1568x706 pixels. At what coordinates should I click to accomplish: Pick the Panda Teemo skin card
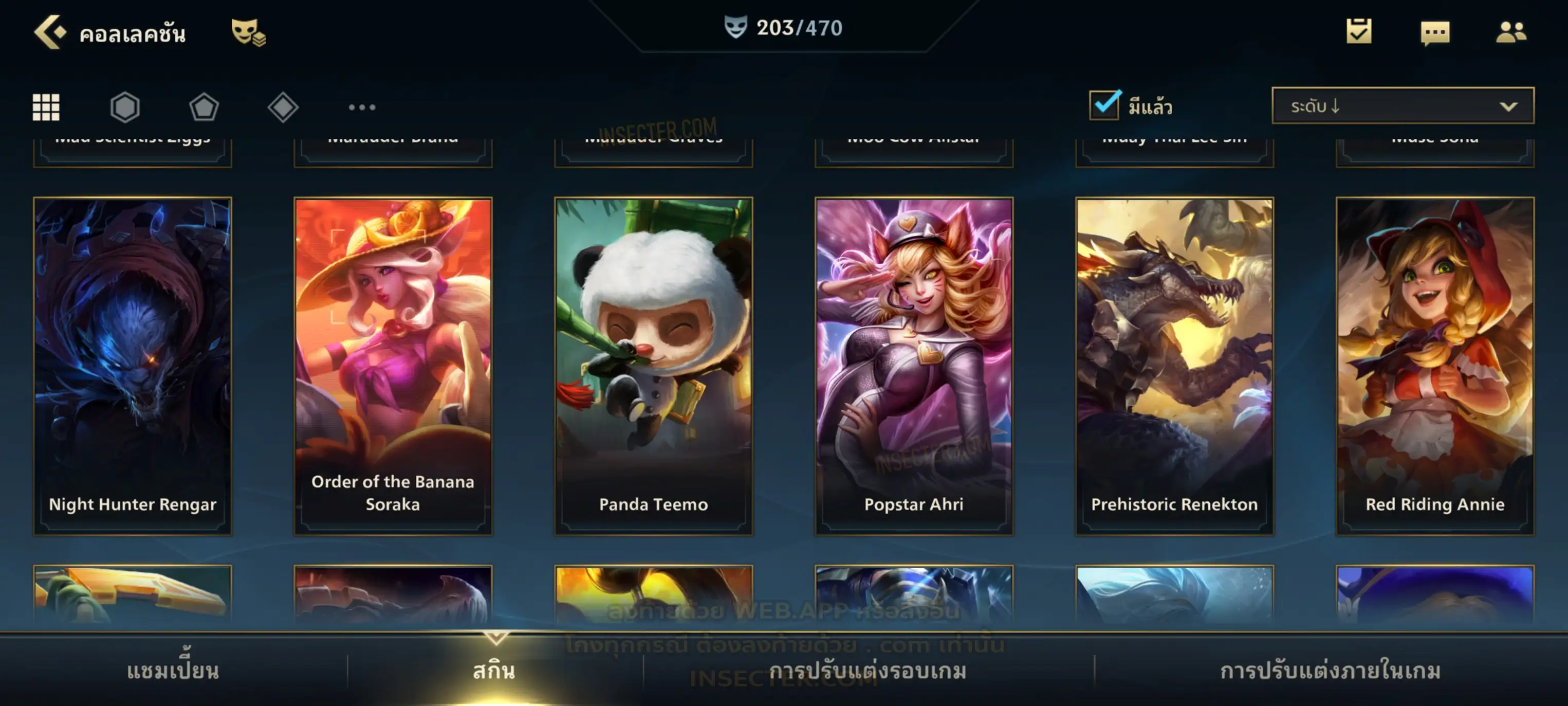coord(654,366)
